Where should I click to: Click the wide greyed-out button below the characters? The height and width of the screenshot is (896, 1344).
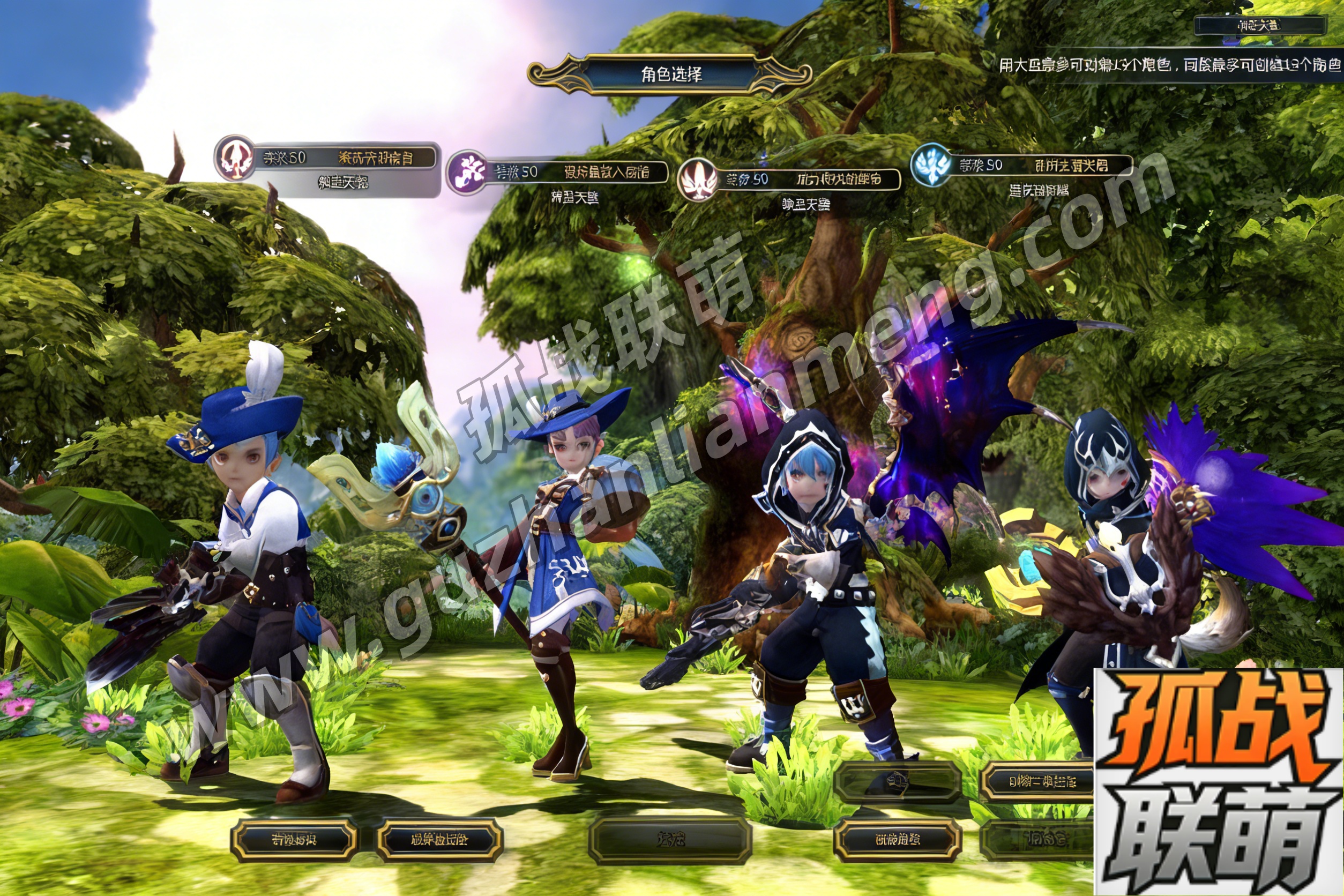(x=670, y=839)
